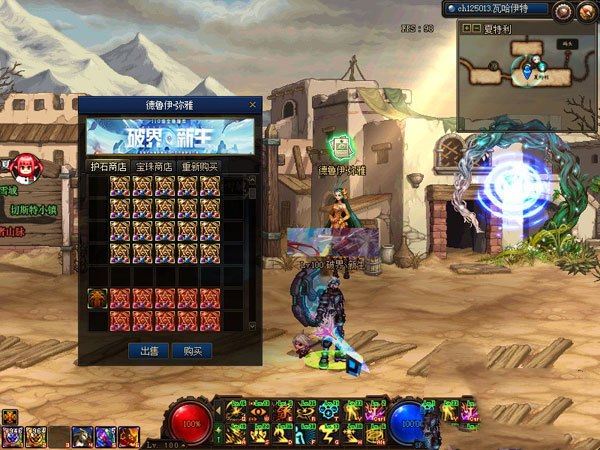Open the 宝珠商店 tab
Image resolution: width=600 pixels, height=450 pixels.
pos(154,166)
